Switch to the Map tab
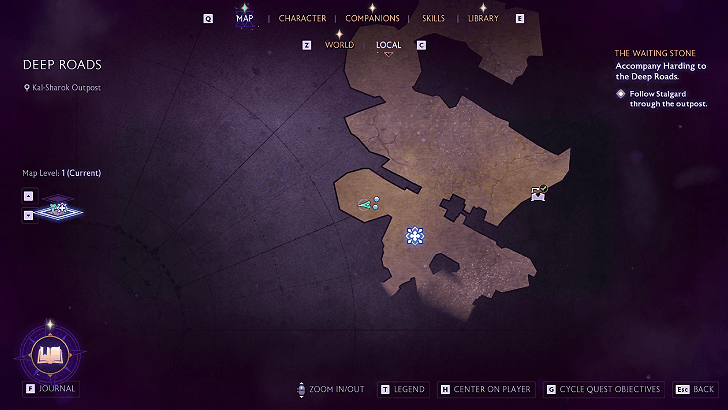This screenshot has height=410, width=728. point(244,18)
